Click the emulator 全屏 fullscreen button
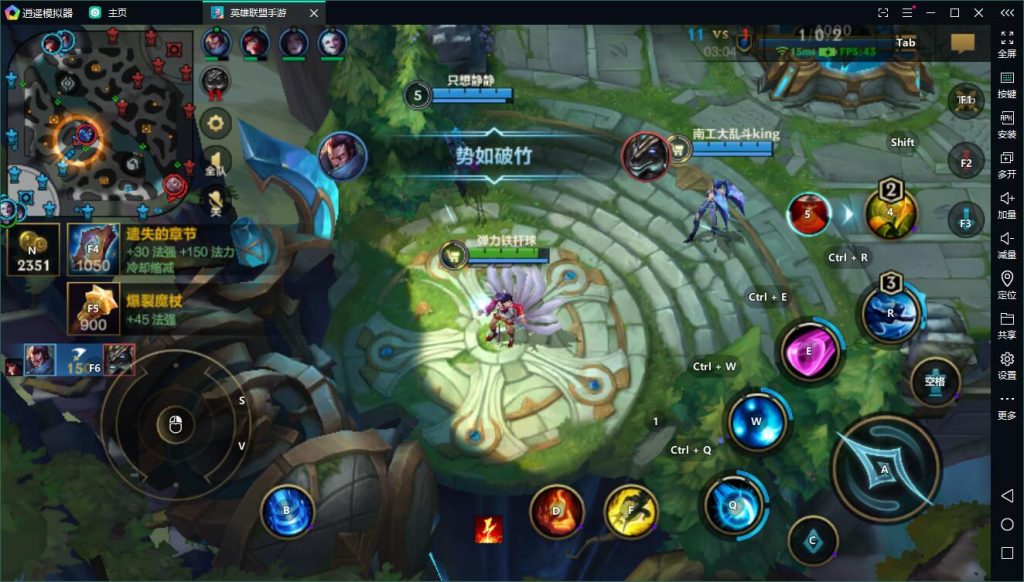The width and height of the screenshot is (1024, 582). point(1006,44)
